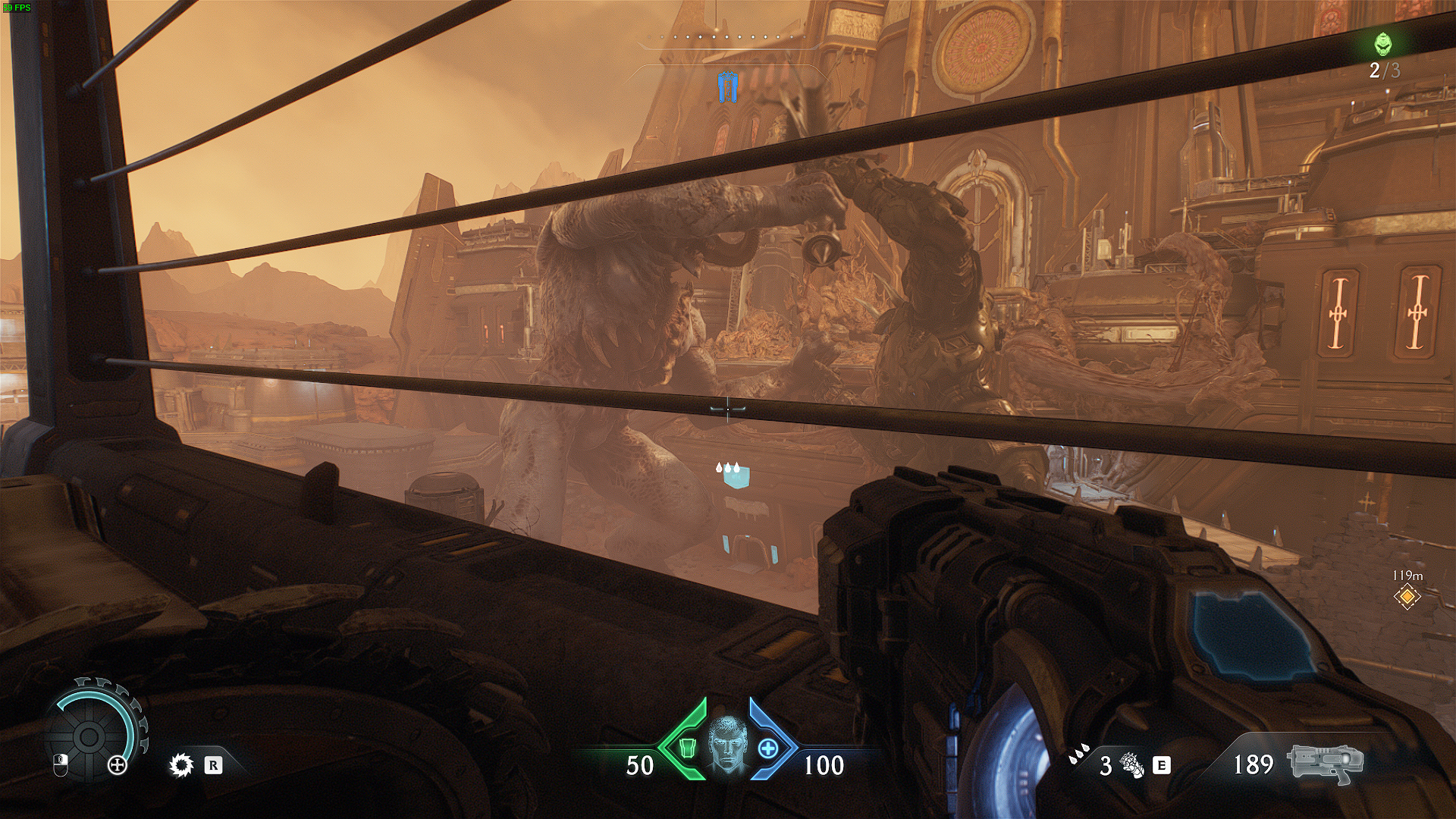Click the yellow diamond objective marker
1456x819 pixels.
(1407, 596)
